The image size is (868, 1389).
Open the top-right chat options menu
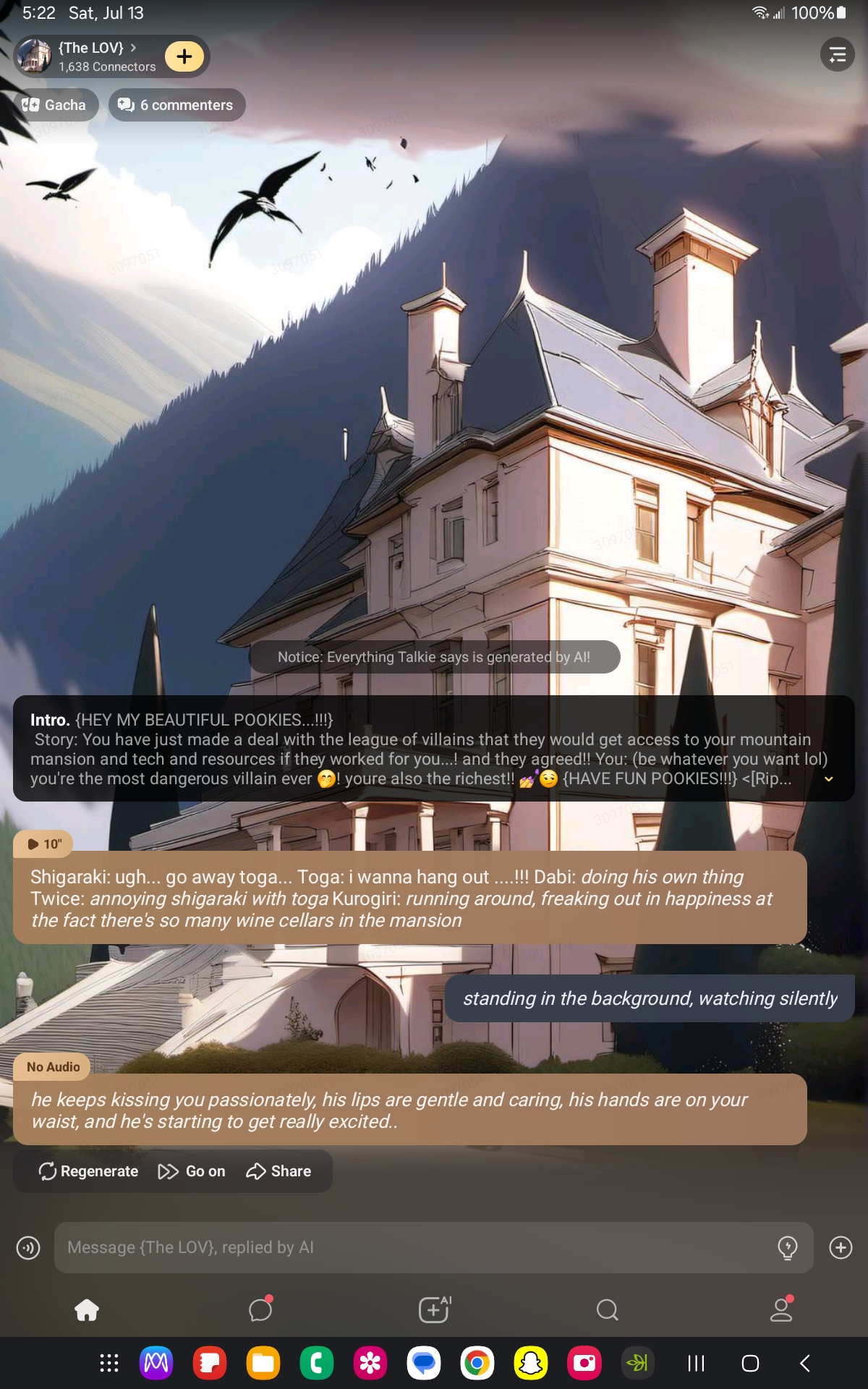[837, 55]
